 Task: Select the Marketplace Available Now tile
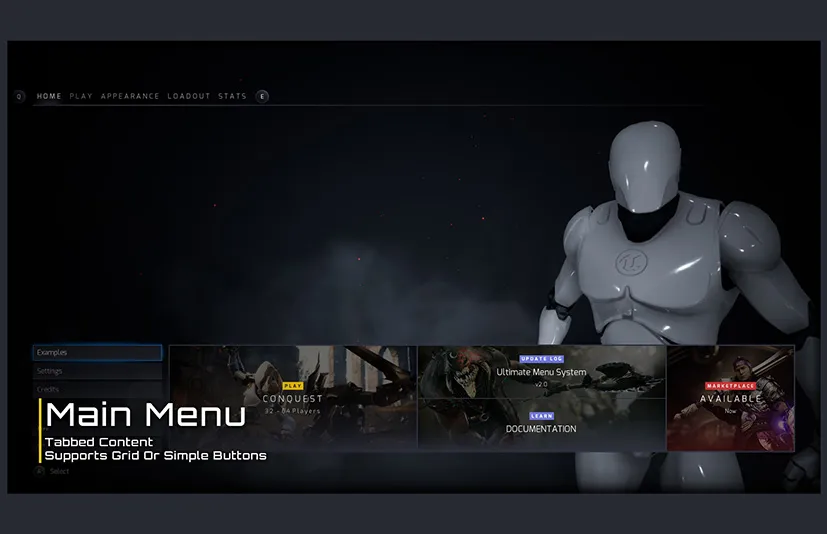coord(730,398)
